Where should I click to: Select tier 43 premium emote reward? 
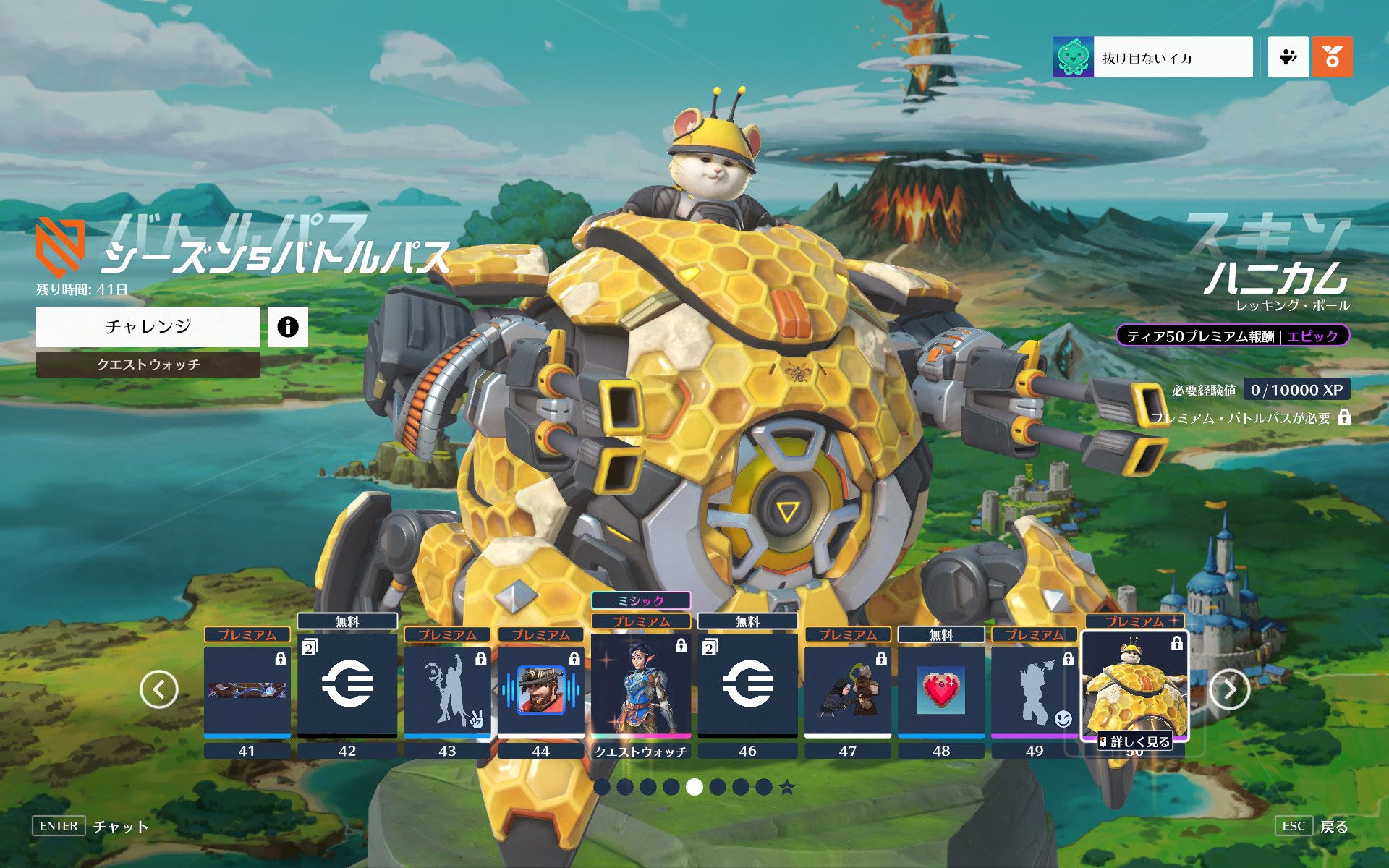(x=447, y=691)
